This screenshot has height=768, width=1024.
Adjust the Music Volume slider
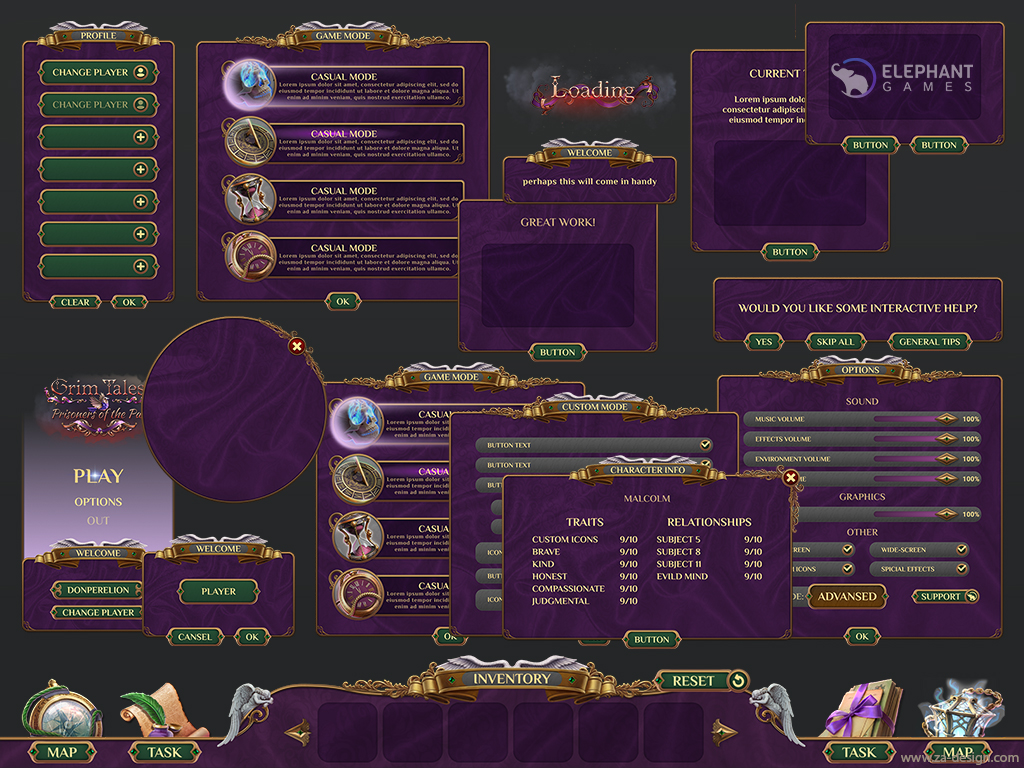click(946, 419)
